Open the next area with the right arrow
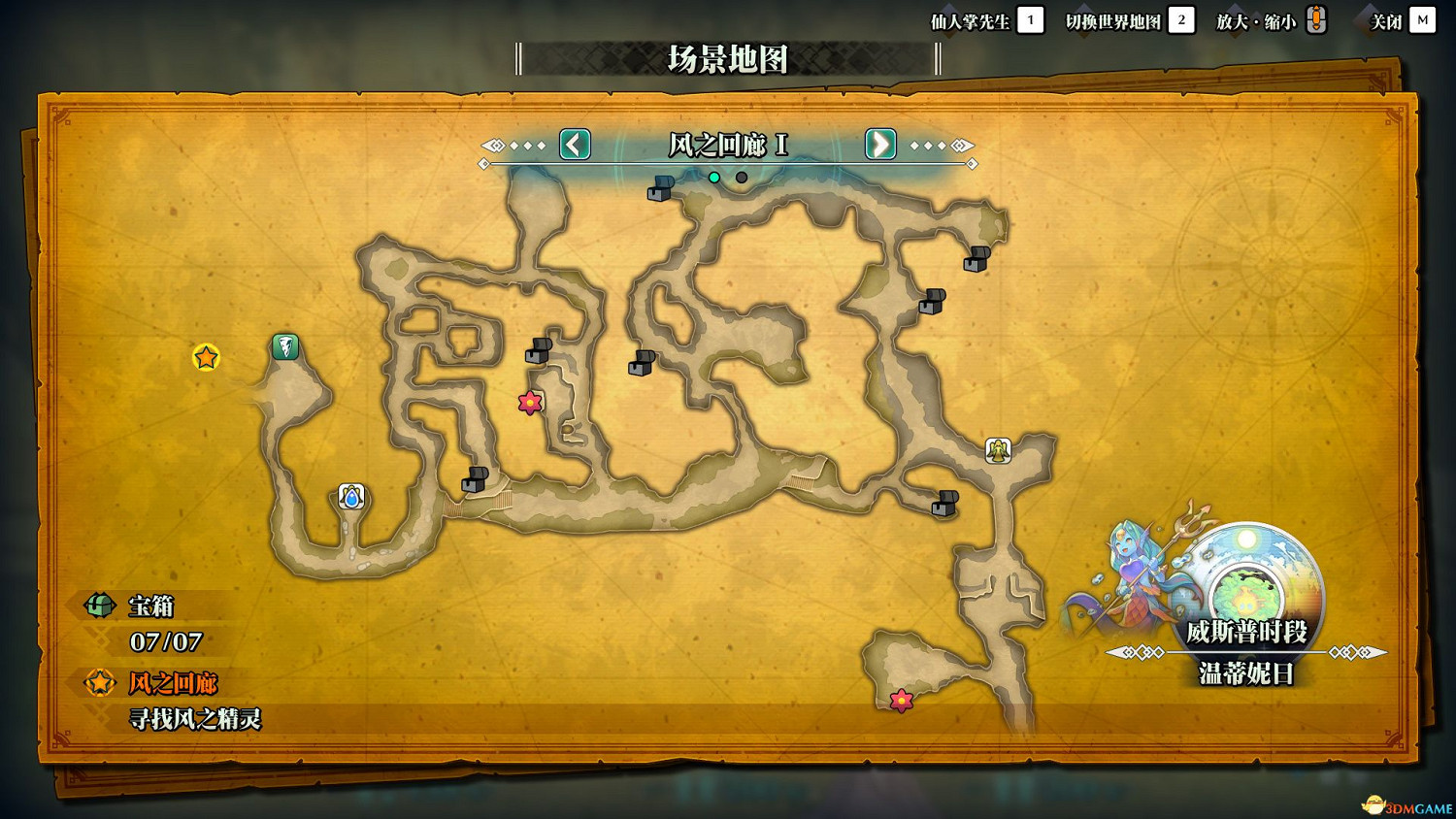The image size is (1456, 819). [x=879, y=145]
